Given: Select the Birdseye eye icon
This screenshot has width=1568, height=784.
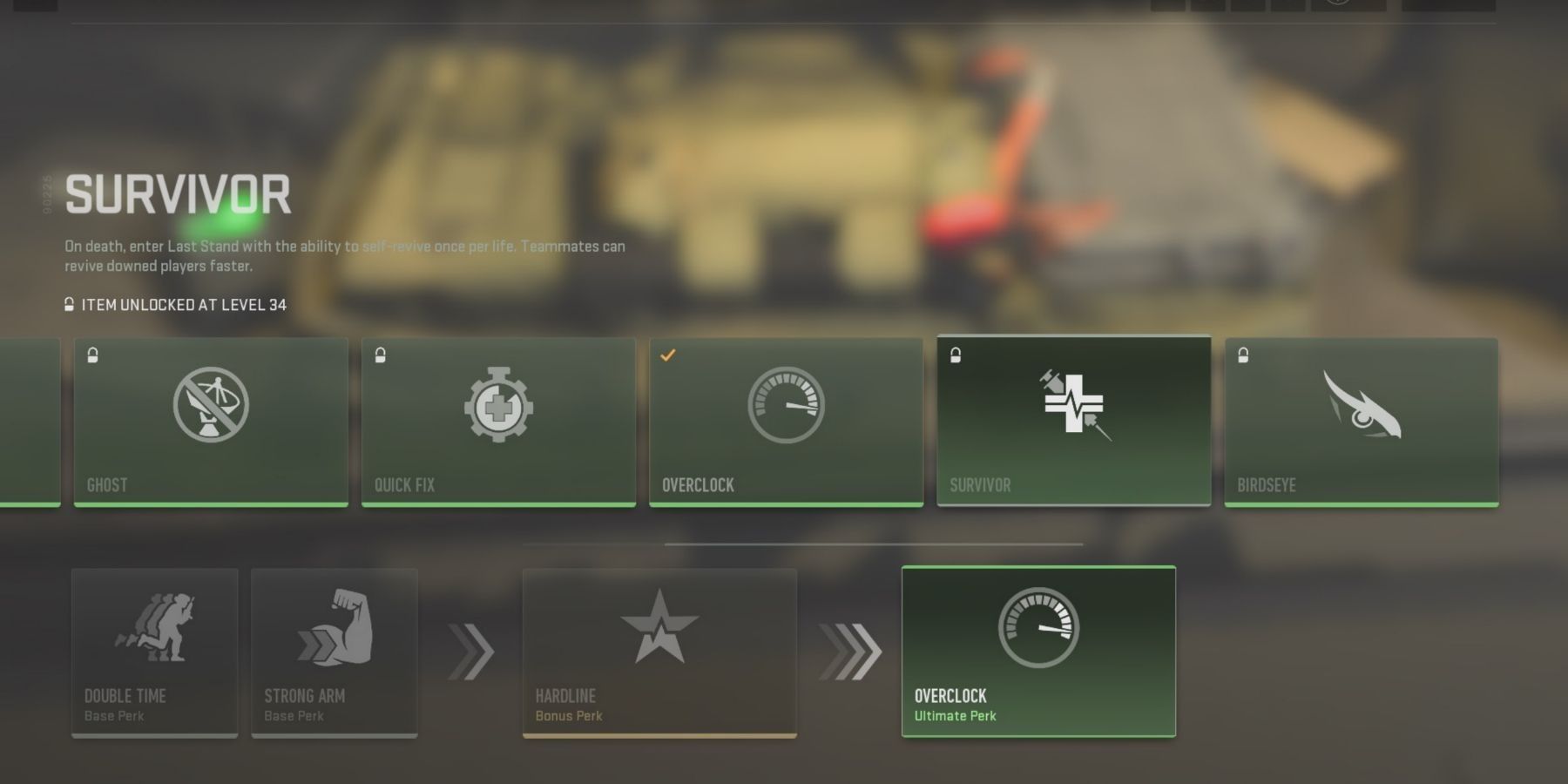Looking at the screenshot, I should (1362, 405).
